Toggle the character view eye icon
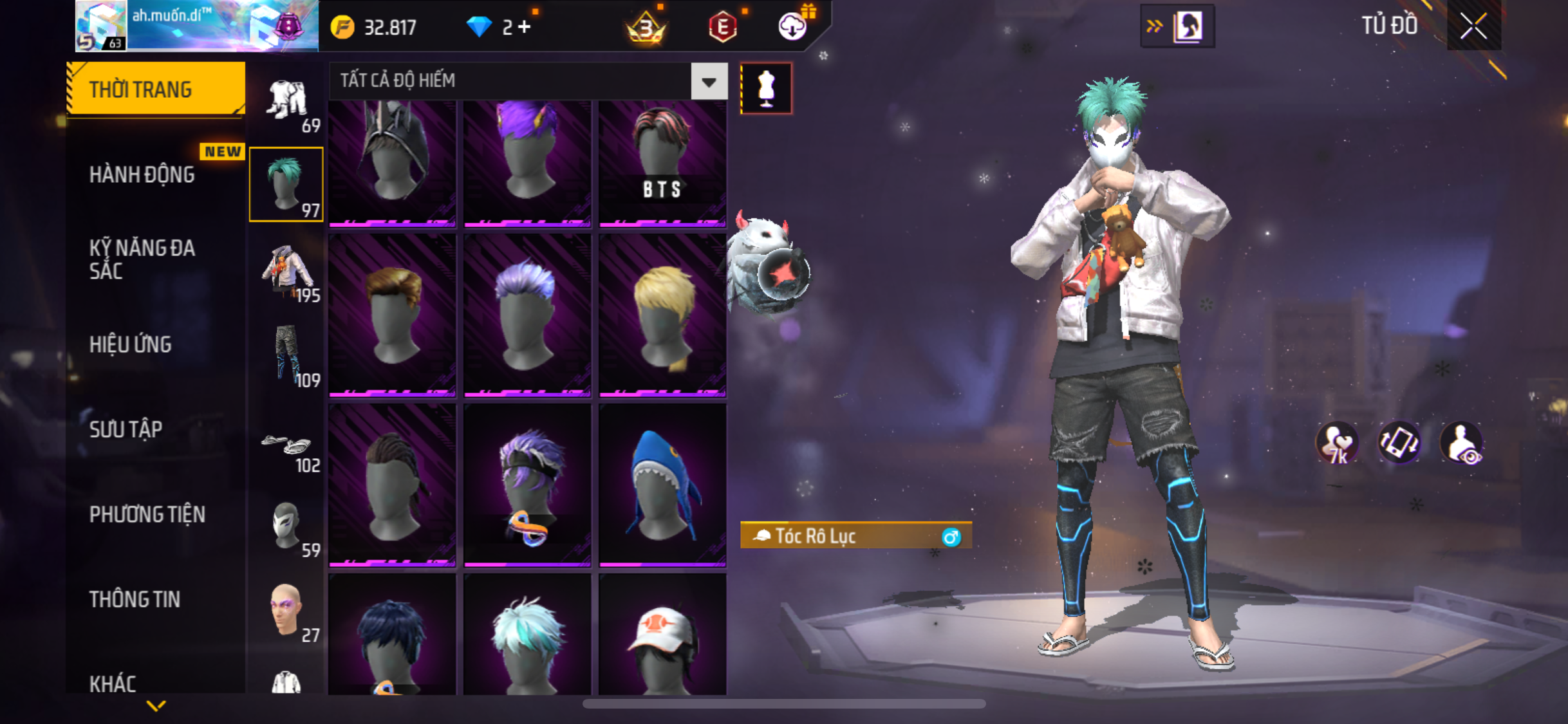The width and height of the screenshot is (1568, 724). (1462, 444)
